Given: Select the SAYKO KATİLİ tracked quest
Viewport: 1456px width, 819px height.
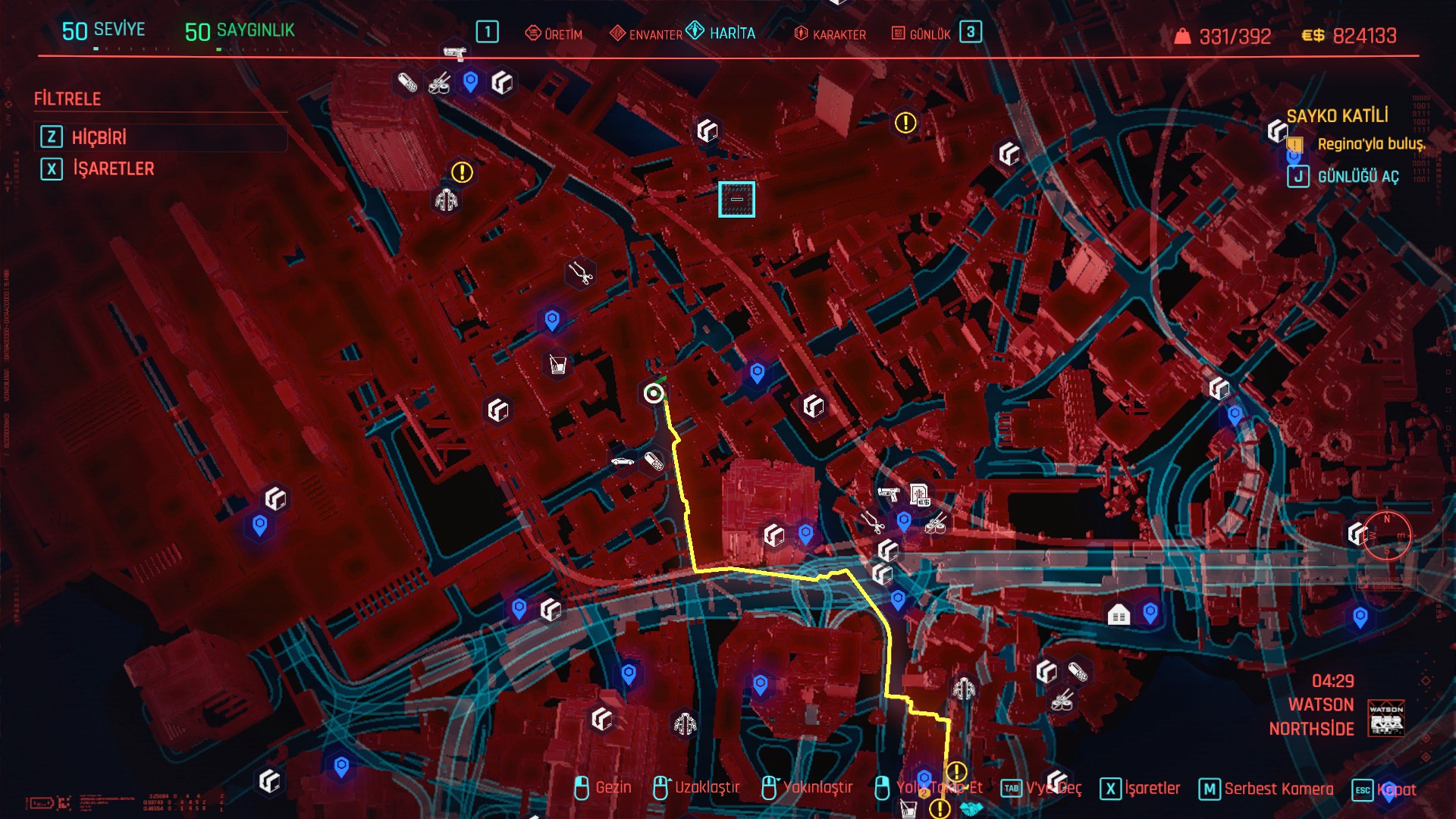Looking at the screenshot, I should tap(1337, 116).
